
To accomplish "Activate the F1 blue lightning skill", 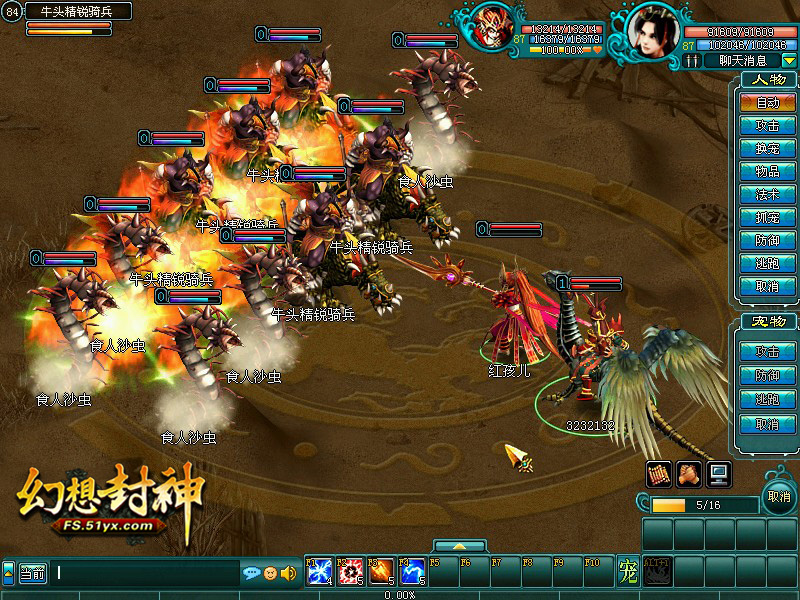I will click(319, 572).
